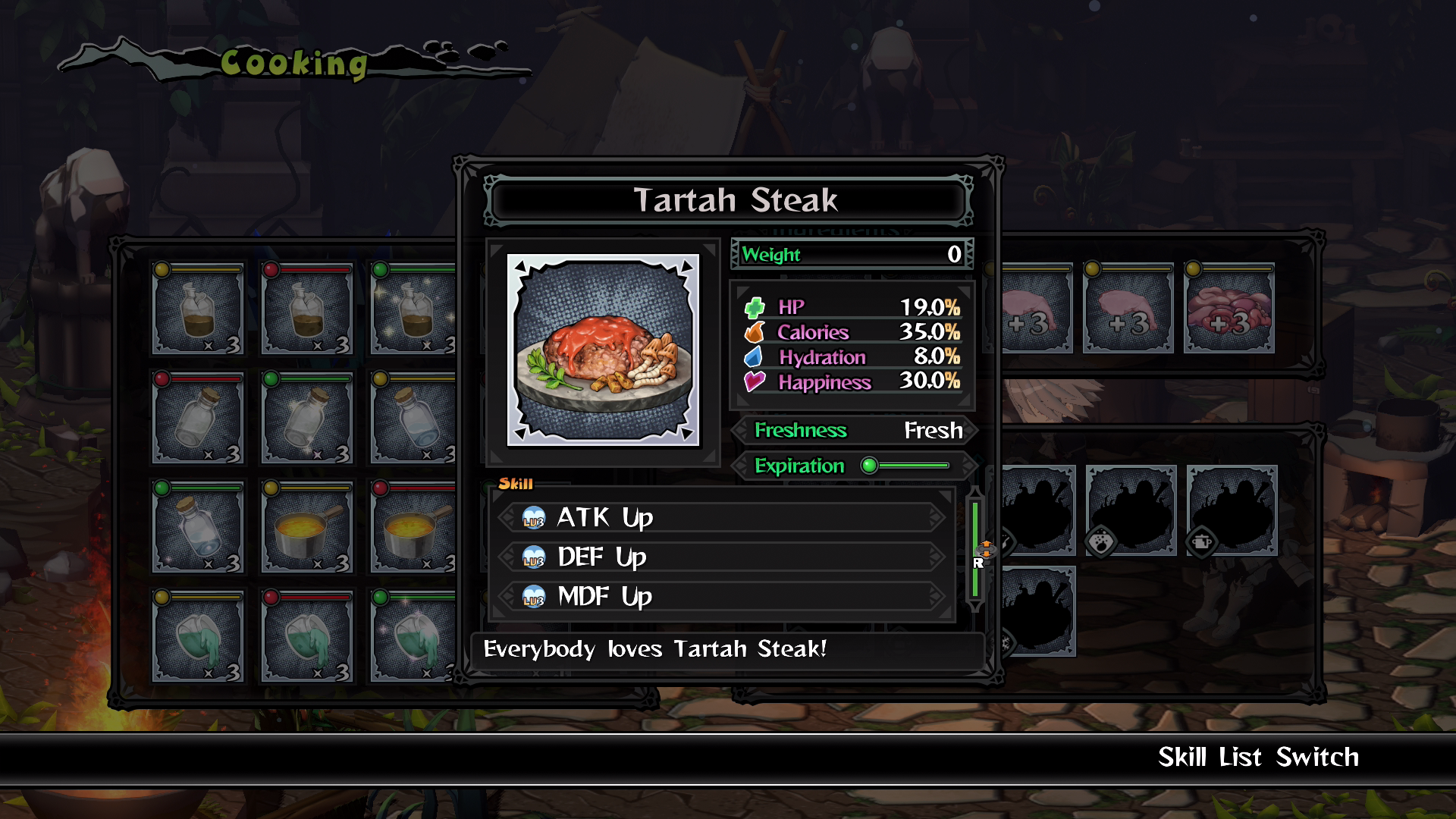
Task: Select the ATK Up skill row
Action: click(x=722, y=518)
